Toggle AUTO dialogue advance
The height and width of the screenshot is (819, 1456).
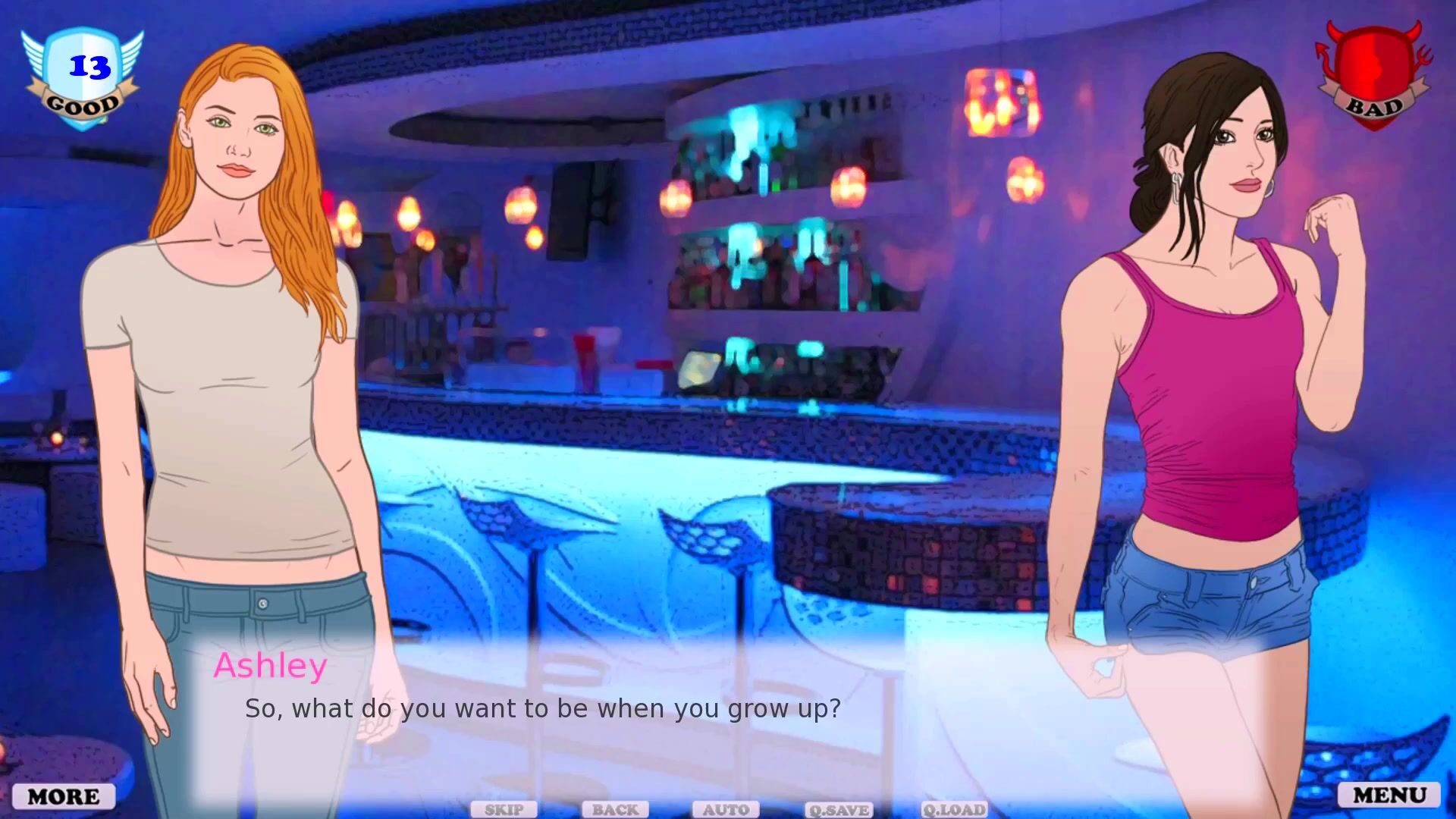pyautogui.click(x=726, y=810)
